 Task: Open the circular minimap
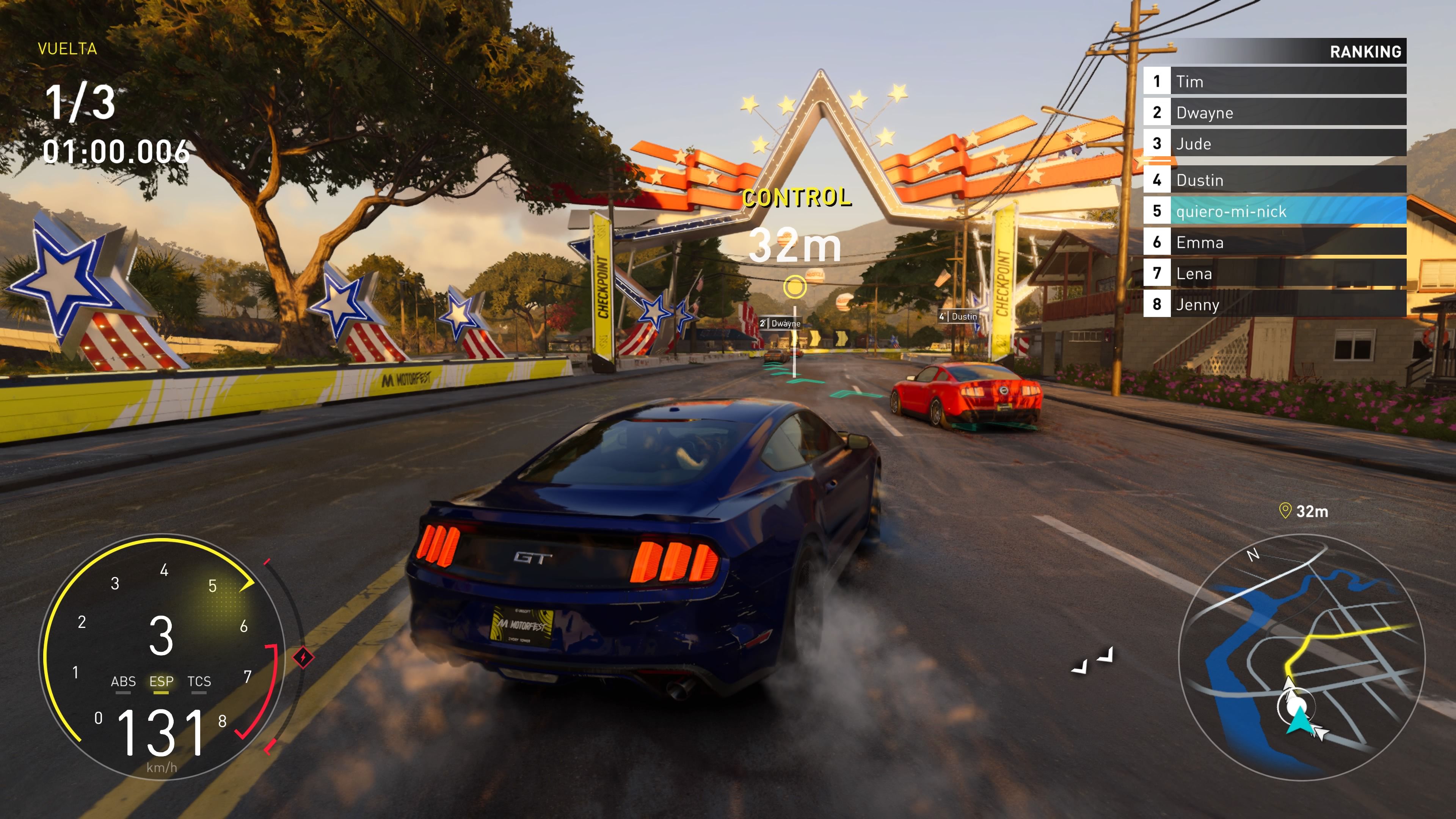coord(1301,657)
